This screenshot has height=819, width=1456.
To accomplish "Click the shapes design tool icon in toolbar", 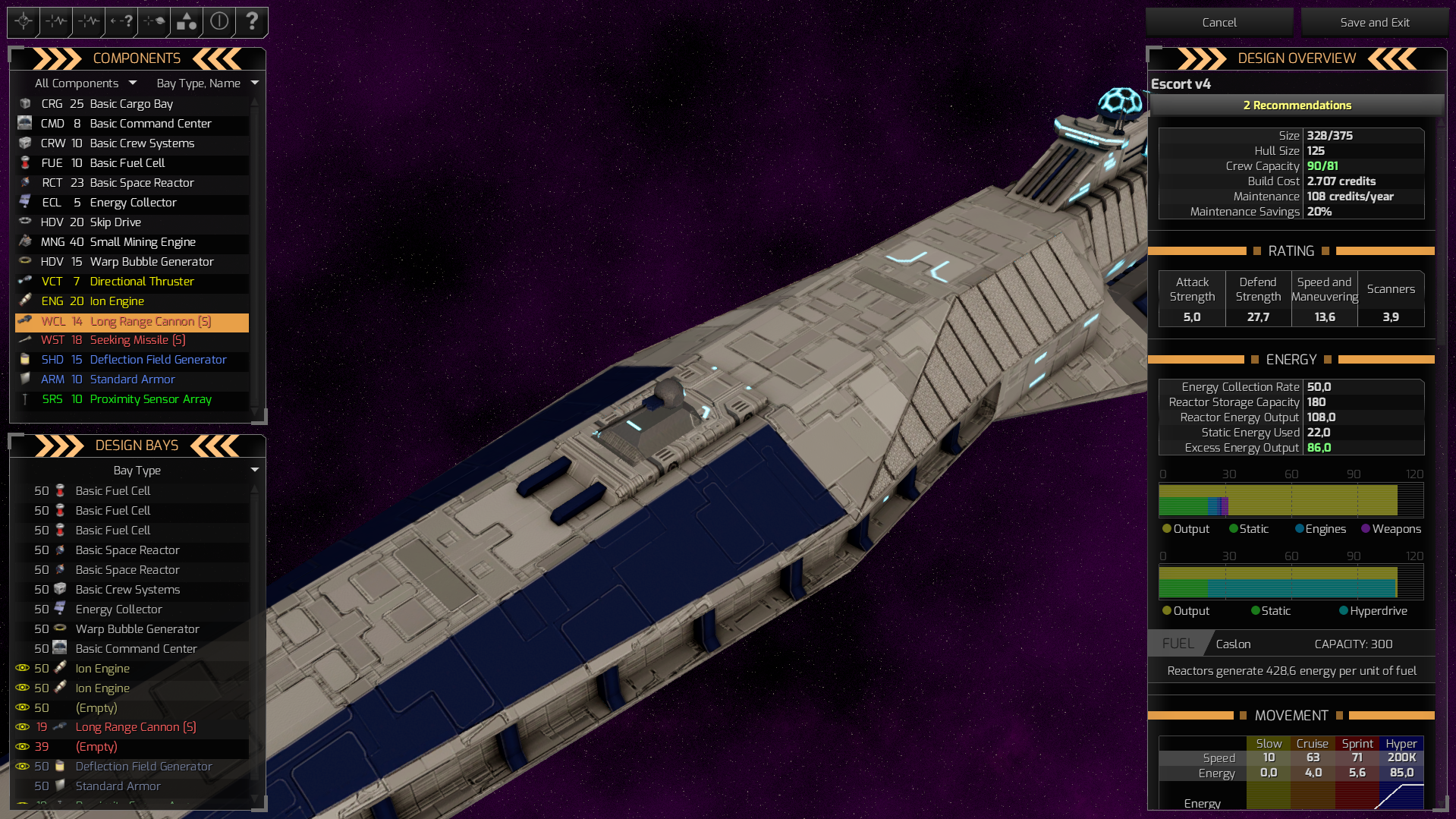I will pyautogui.click(x=185, y=22).
